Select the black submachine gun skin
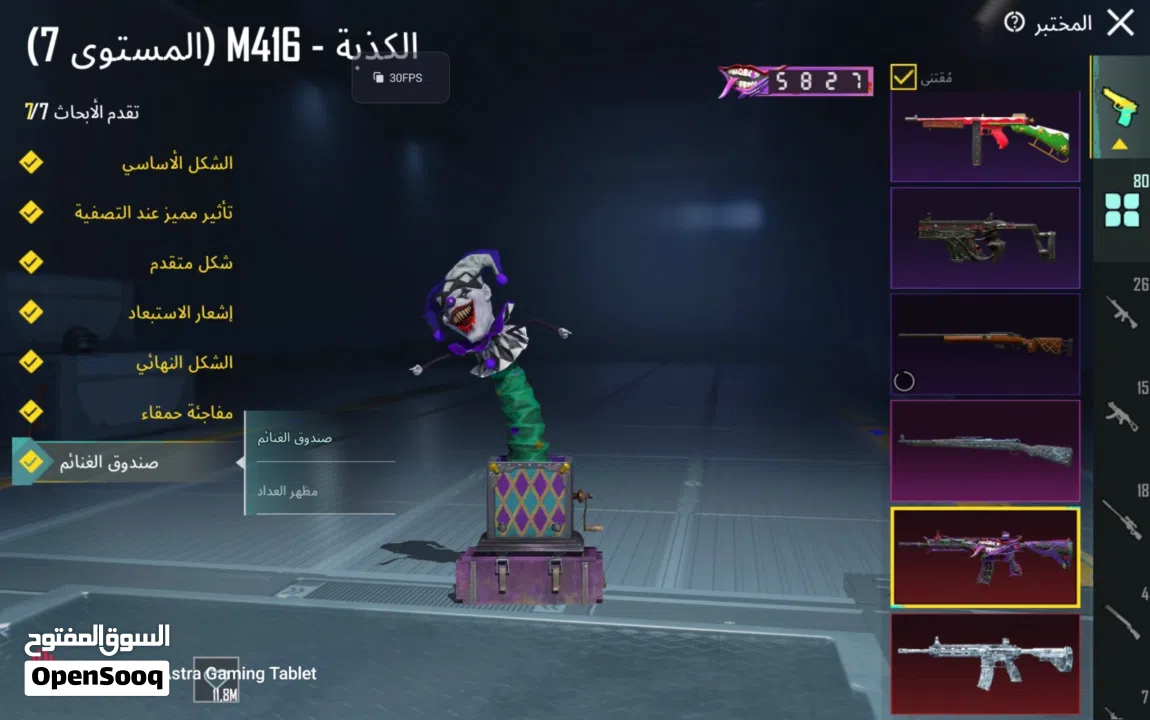 point(985,238)
